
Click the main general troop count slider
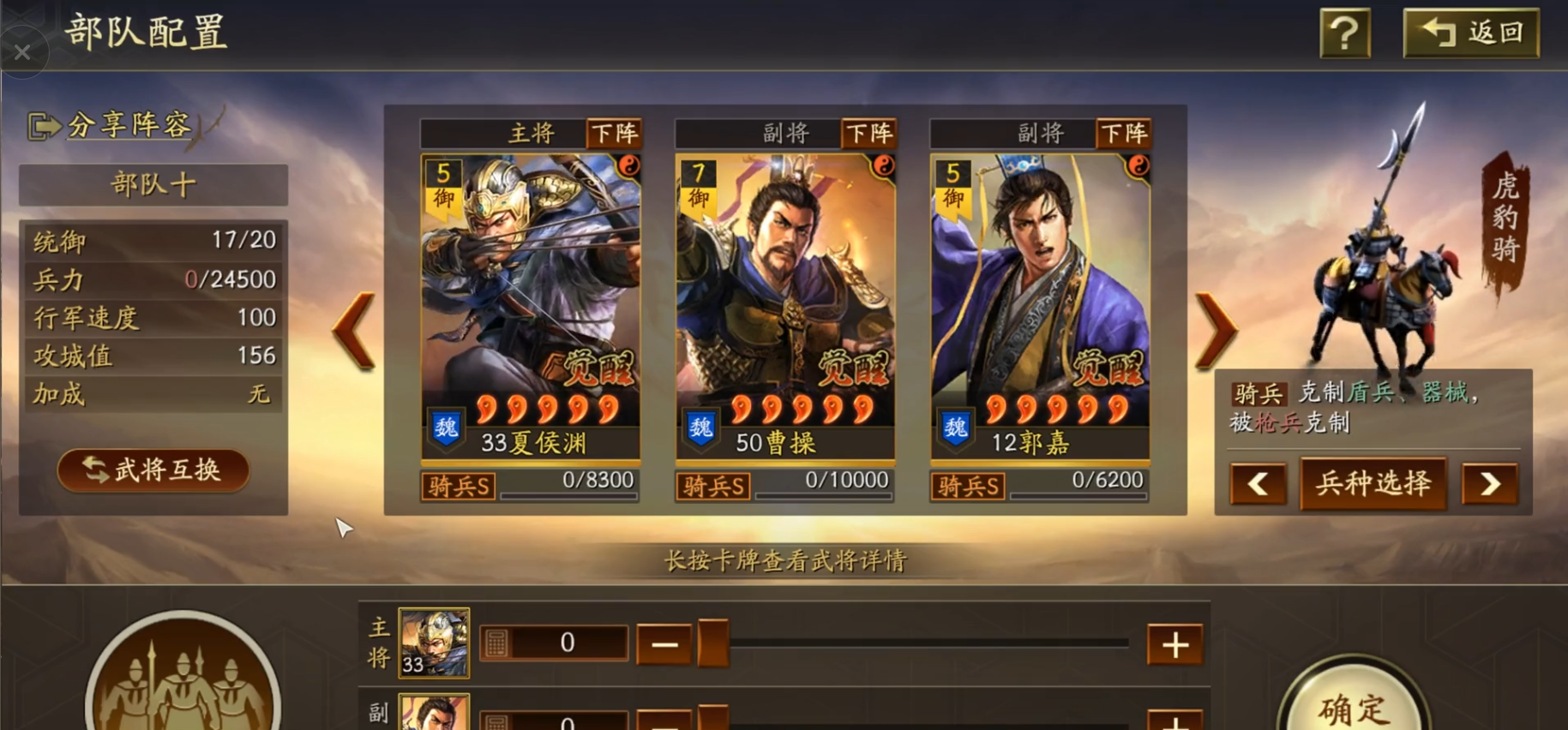(926, 641)
